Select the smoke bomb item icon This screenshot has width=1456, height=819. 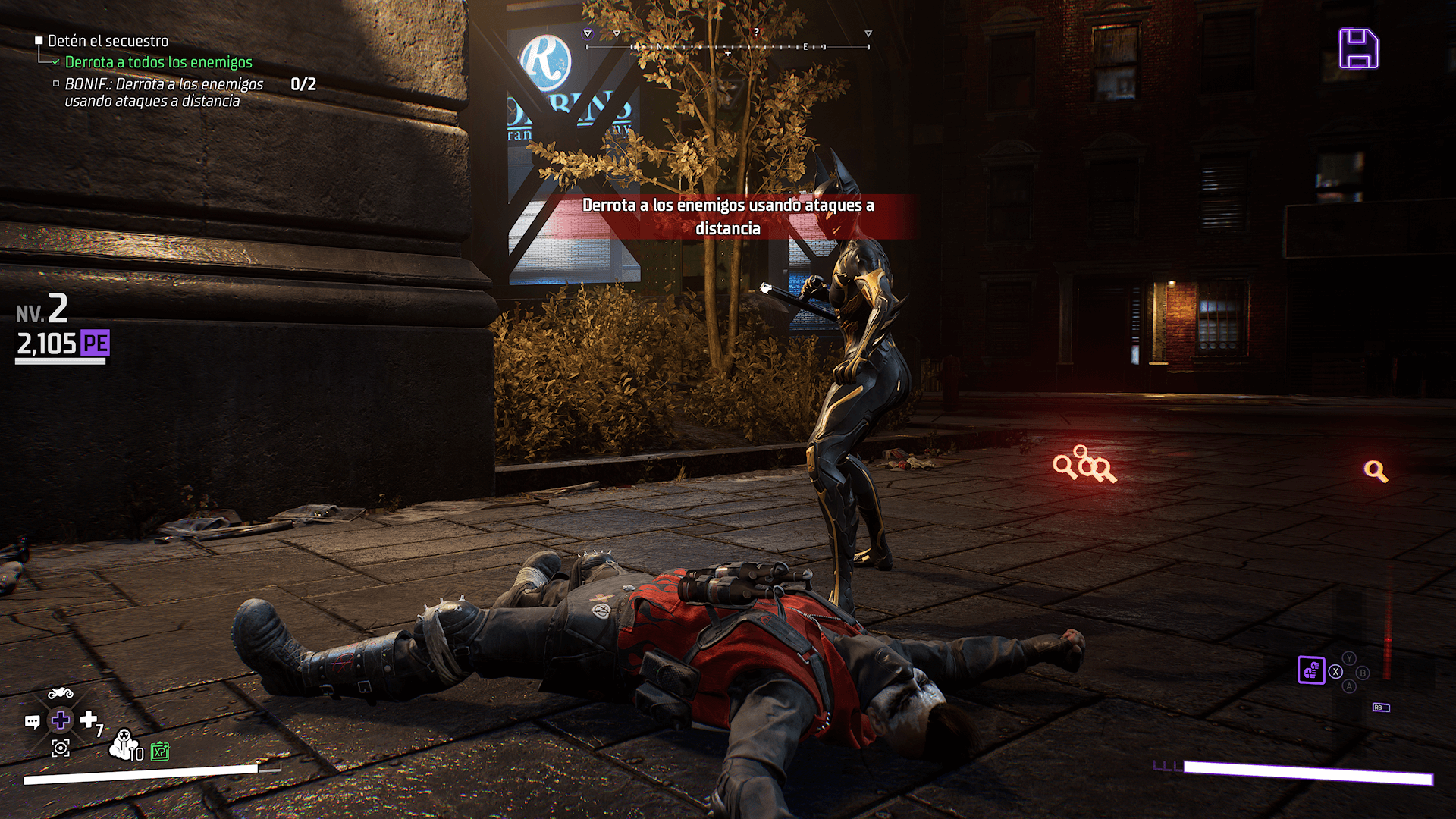click(x=124, y=744)
